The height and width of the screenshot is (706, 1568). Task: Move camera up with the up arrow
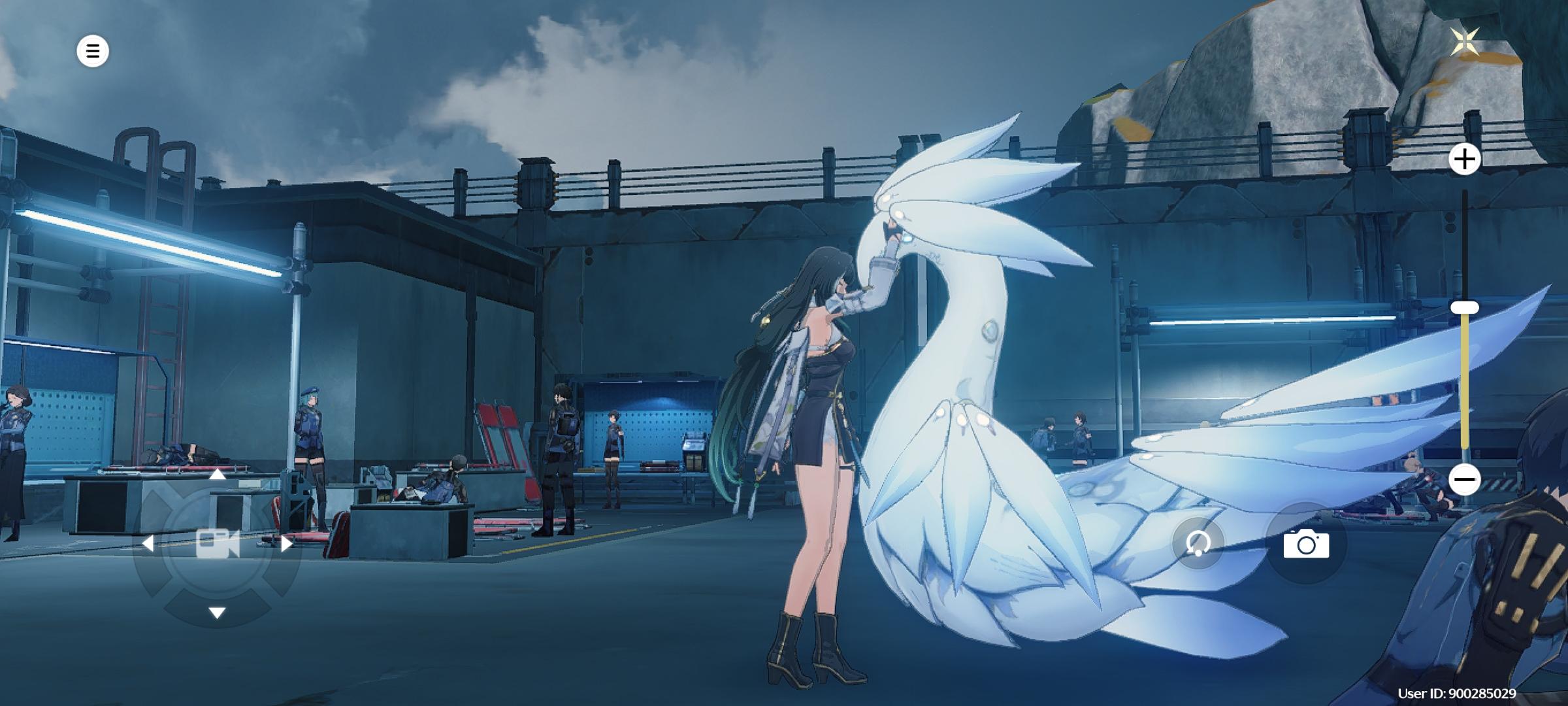point(218,475)
